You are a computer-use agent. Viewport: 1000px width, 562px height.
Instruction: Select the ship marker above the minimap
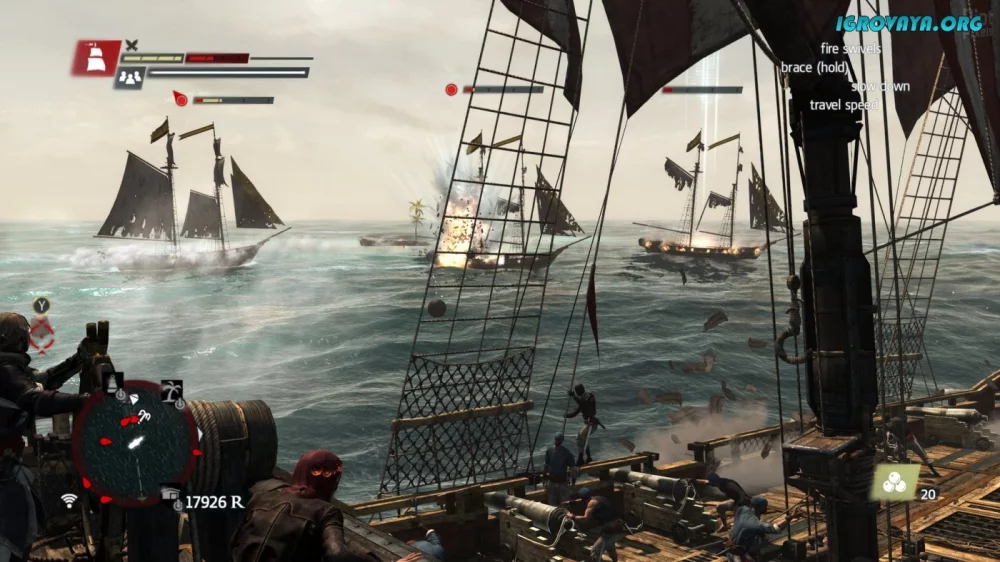tap(115, 382)
